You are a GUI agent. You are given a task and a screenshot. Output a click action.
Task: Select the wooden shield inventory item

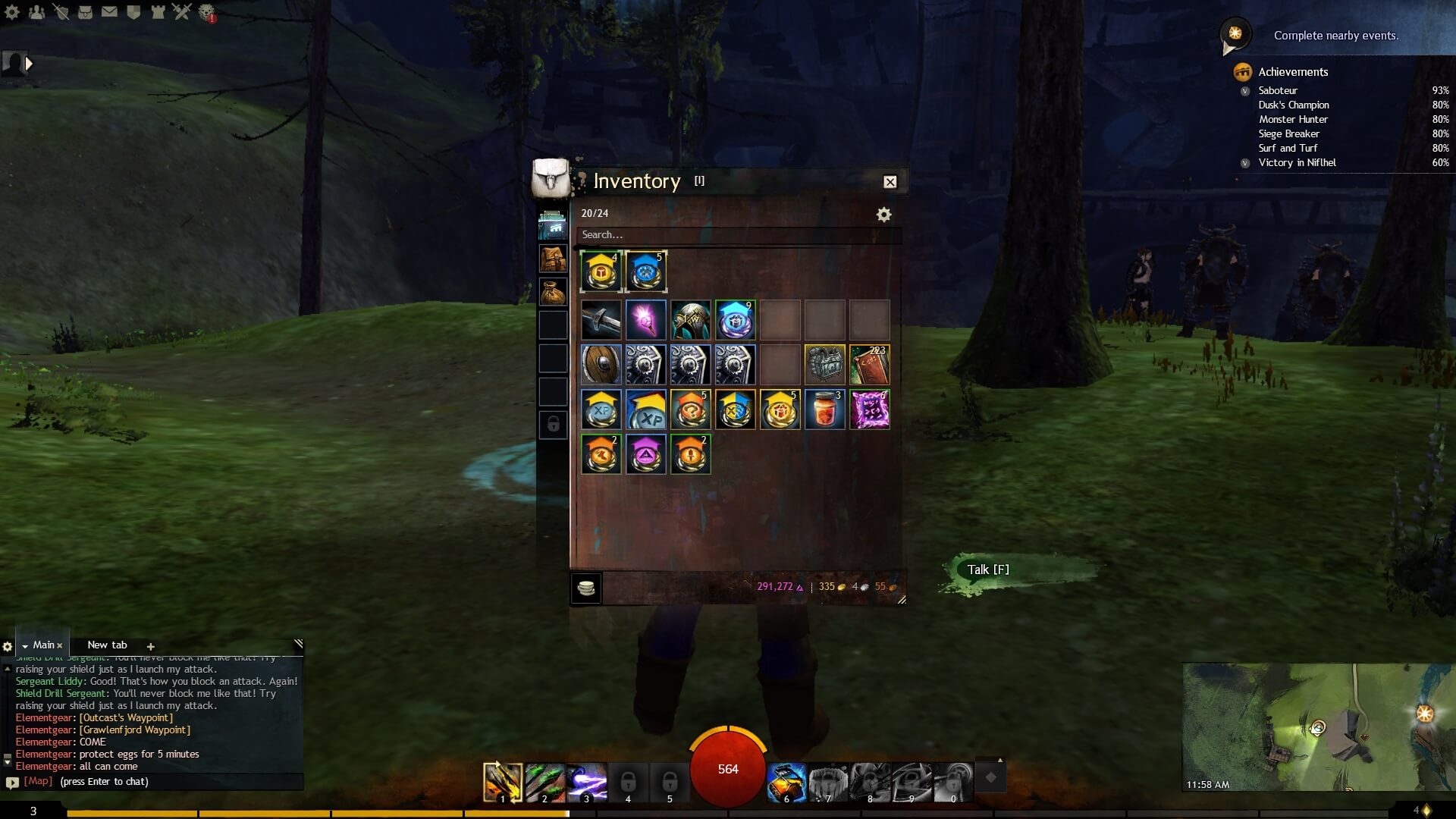601,365
